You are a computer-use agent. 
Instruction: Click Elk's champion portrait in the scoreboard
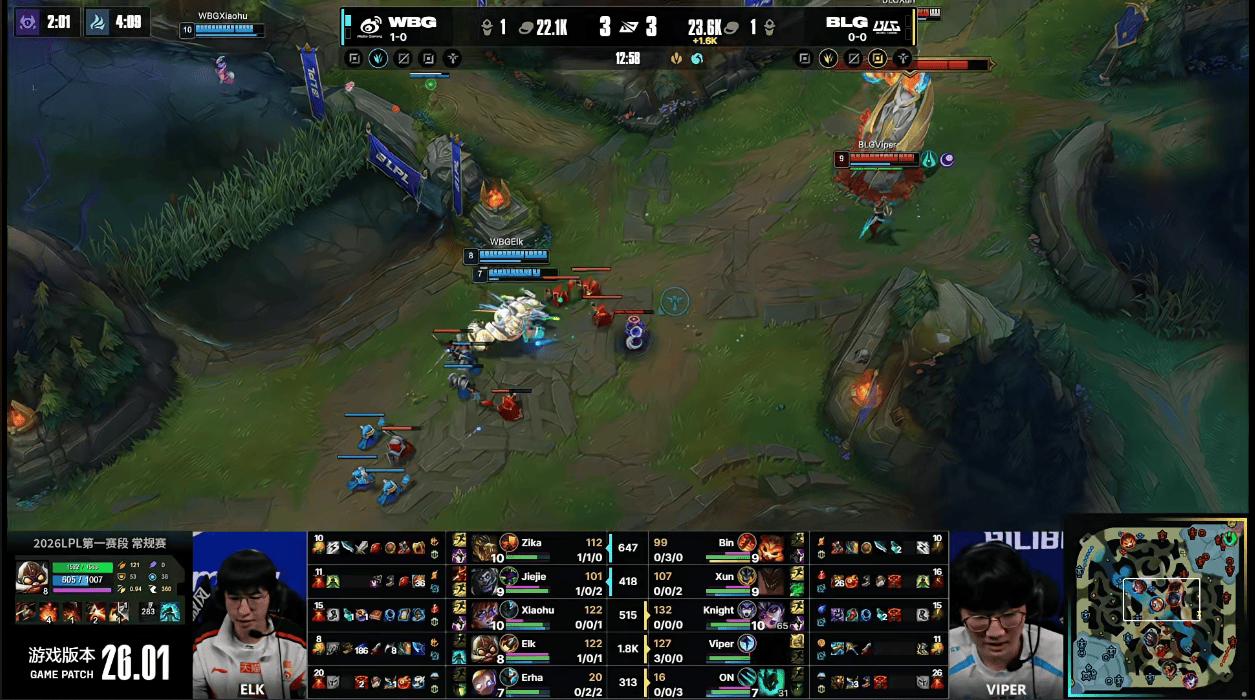pyautogui.click(x=484, y=650)
